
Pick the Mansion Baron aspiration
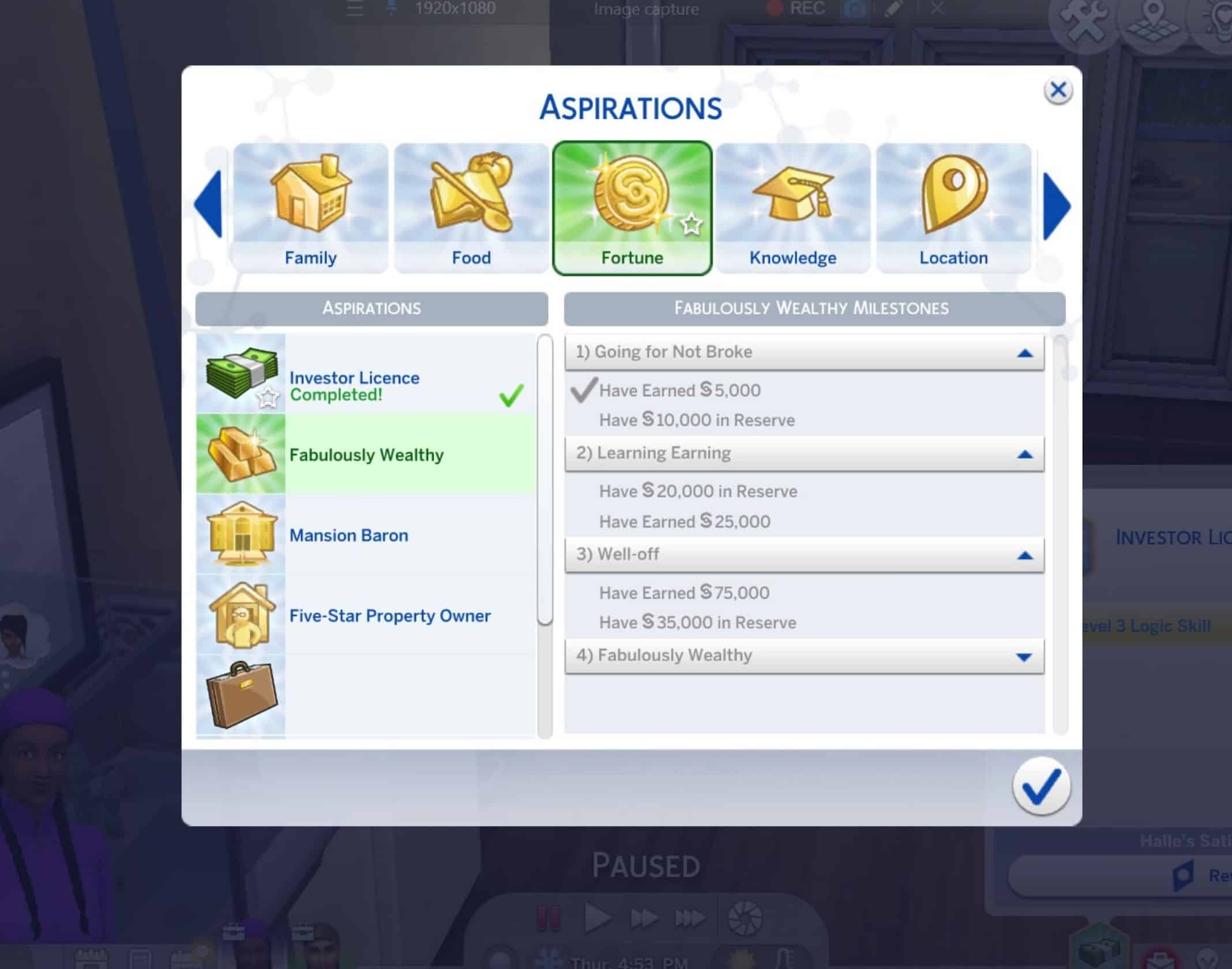coord(366,535)
